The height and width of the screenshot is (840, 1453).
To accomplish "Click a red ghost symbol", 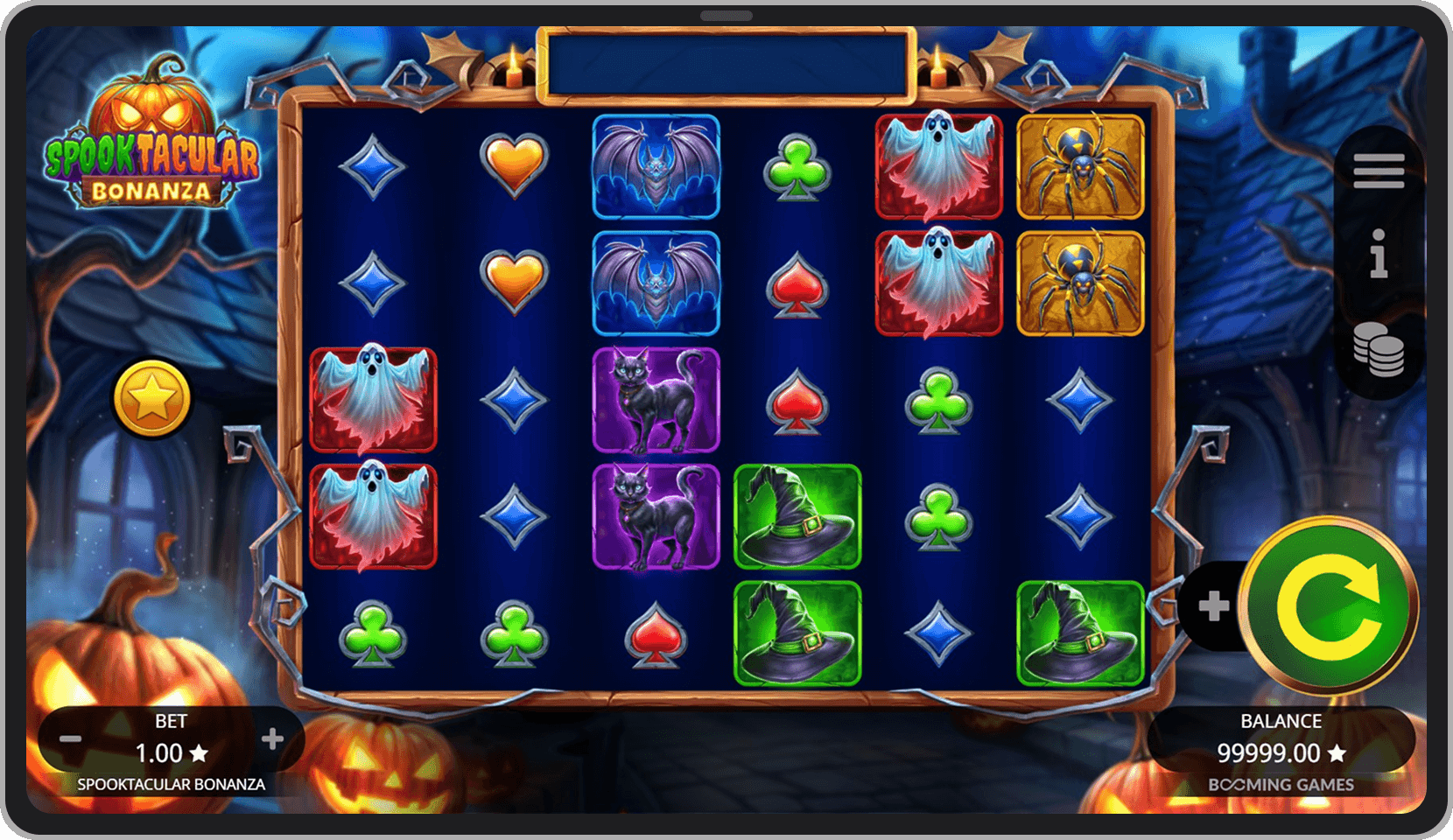I will click(374, 400).
